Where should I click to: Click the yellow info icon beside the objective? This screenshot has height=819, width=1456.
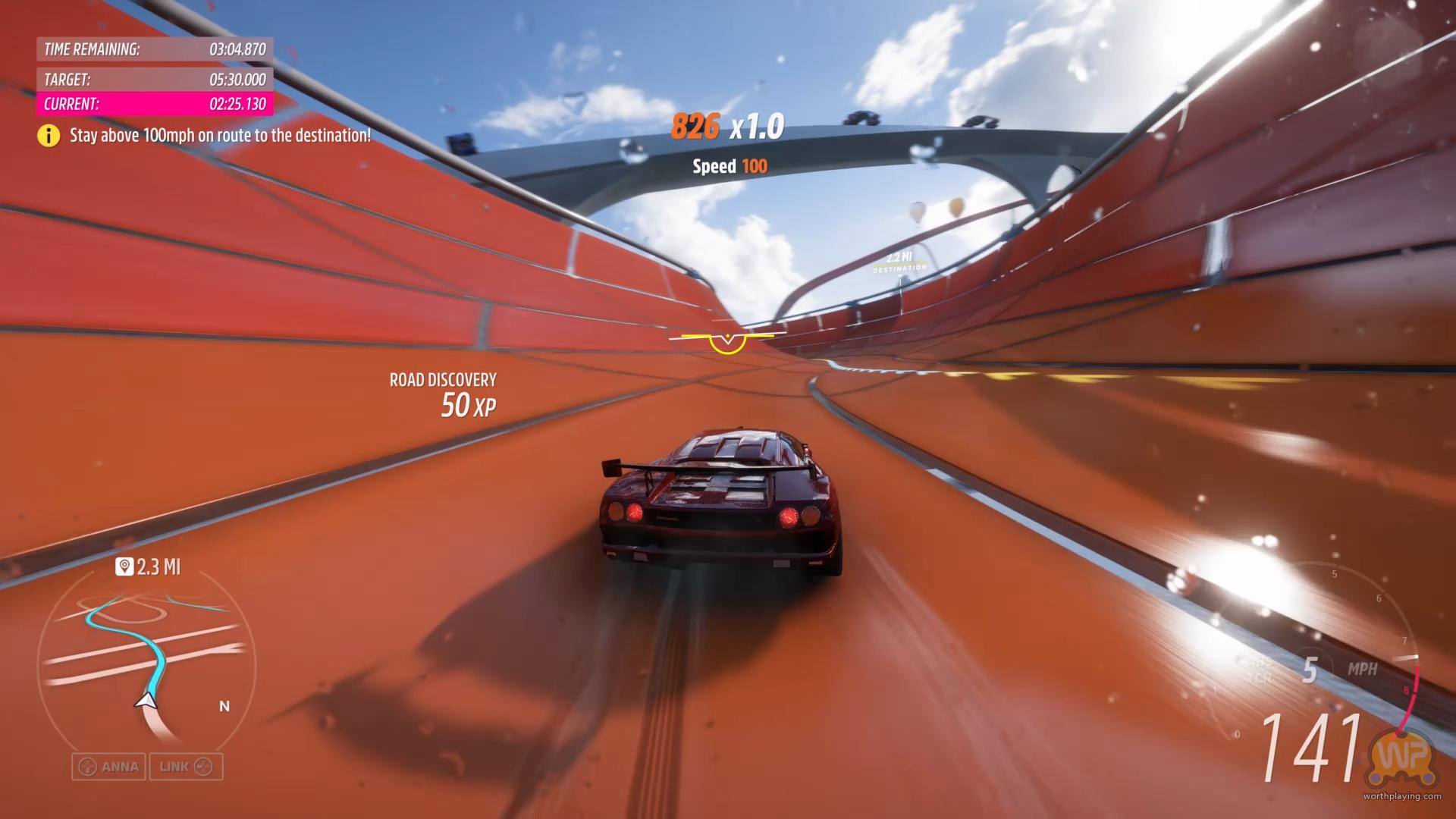pos(49,136)
